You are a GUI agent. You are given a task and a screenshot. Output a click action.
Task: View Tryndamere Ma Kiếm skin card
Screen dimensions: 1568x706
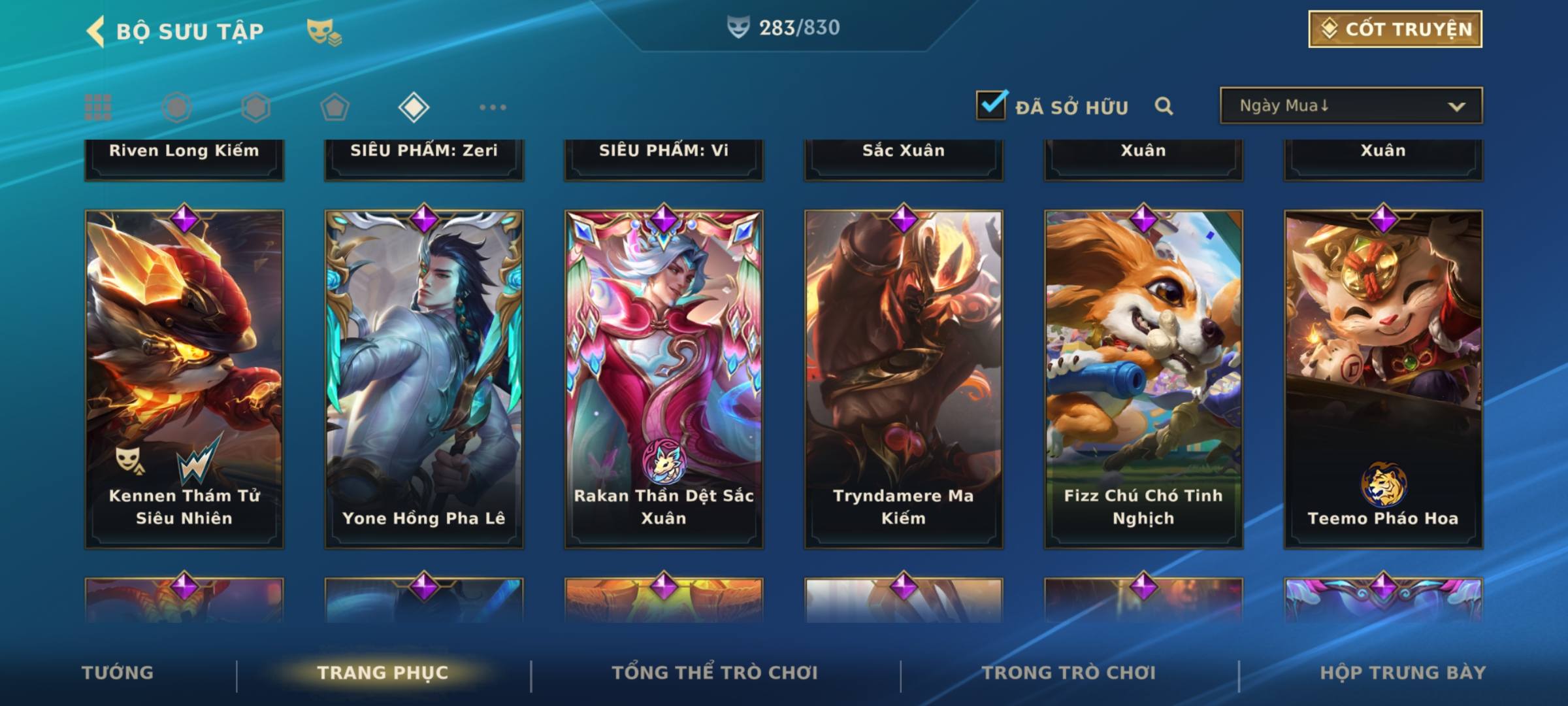(x=904, y=379)
